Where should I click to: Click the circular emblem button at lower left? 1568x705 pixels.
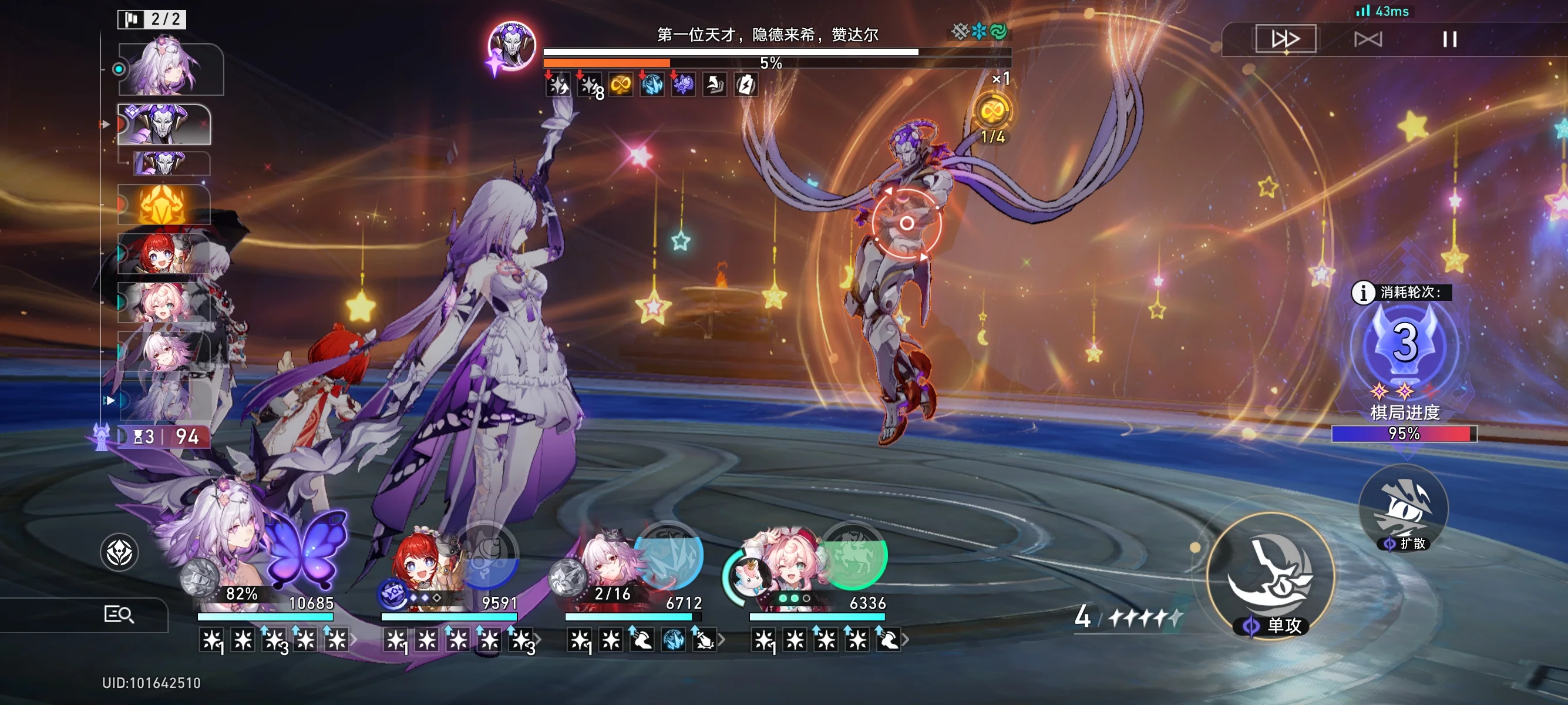coord(119,553)
